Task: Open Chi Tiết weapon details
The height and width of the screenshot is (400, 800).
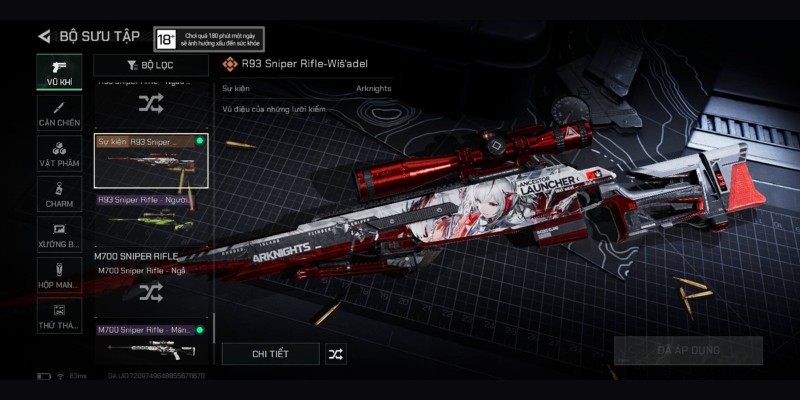Action: (270, 353)
